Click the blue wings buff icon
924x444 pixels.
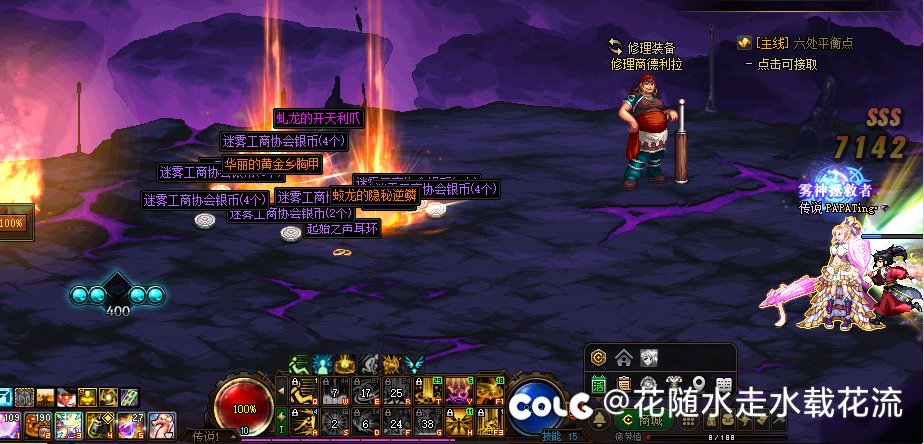(x=413, y=363)
